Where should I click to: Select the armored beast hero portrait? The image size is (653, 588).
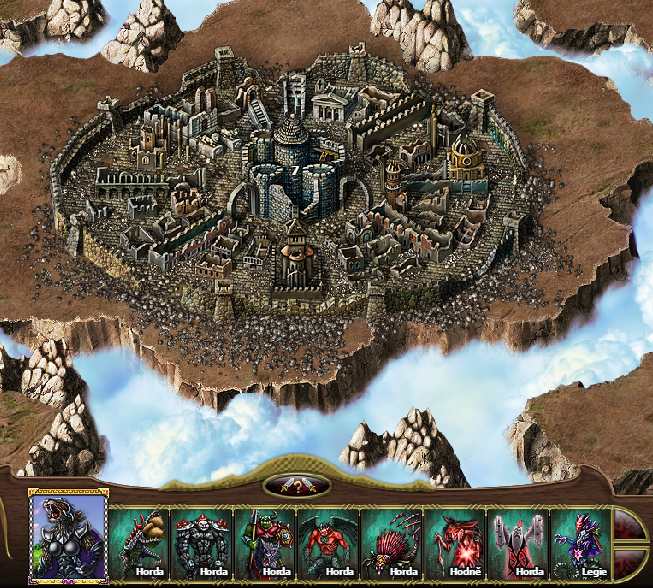pos(68,539)
